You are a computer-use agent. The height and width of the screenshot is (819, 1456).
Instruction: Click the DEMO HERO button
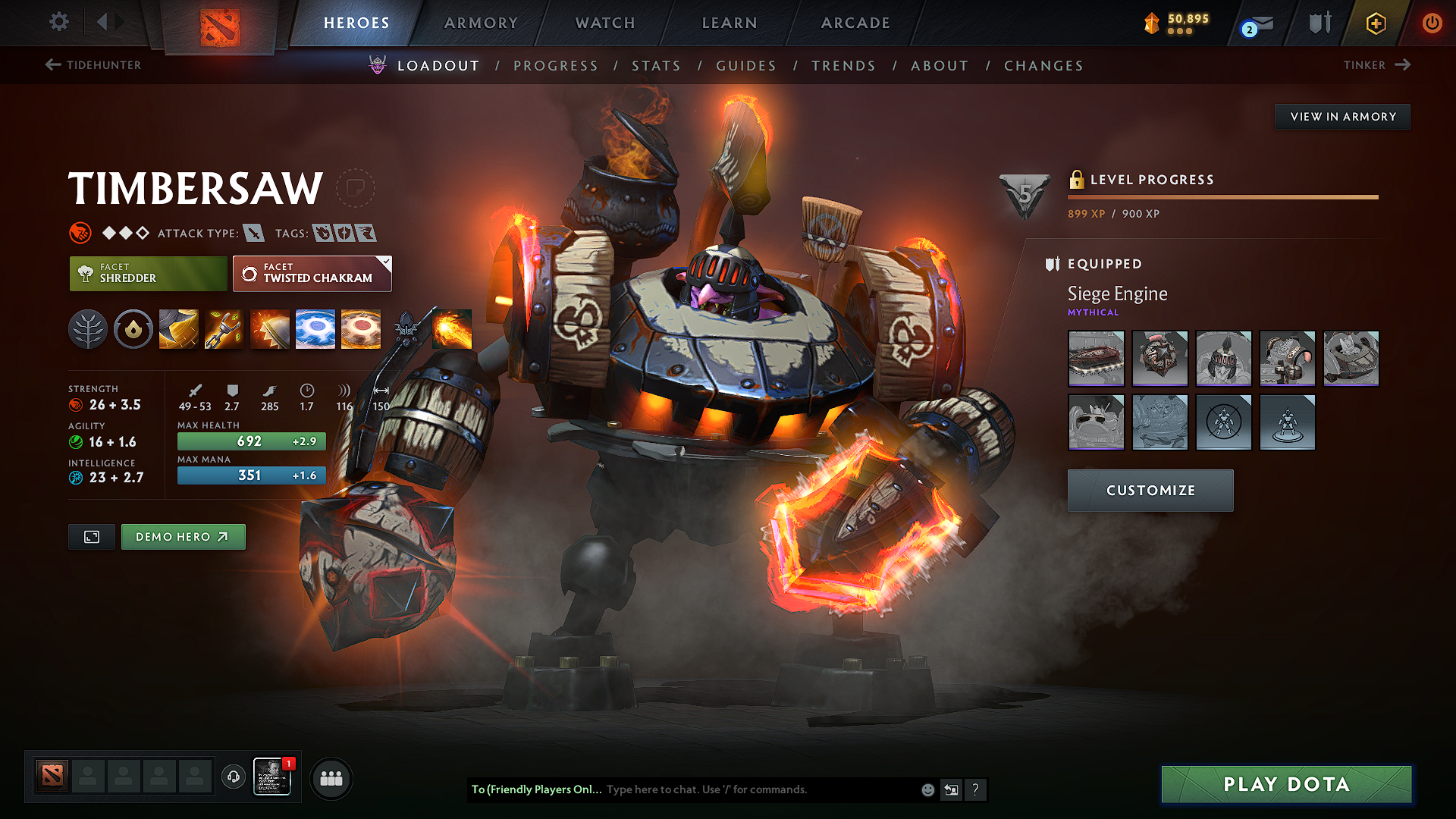183,536
